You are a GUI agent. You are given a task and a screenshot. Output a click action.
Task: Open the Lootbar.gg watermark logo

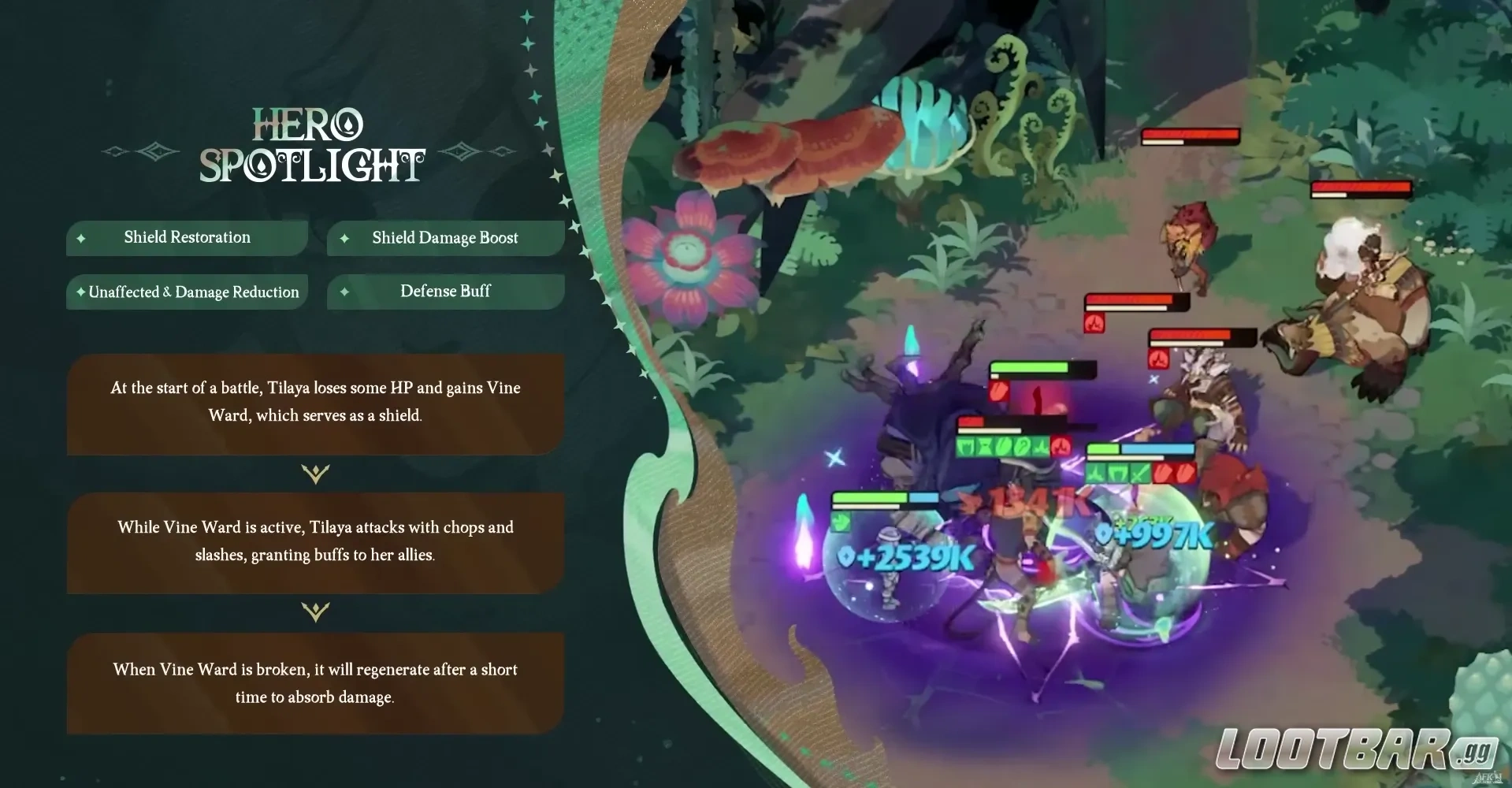[1355, 749]
